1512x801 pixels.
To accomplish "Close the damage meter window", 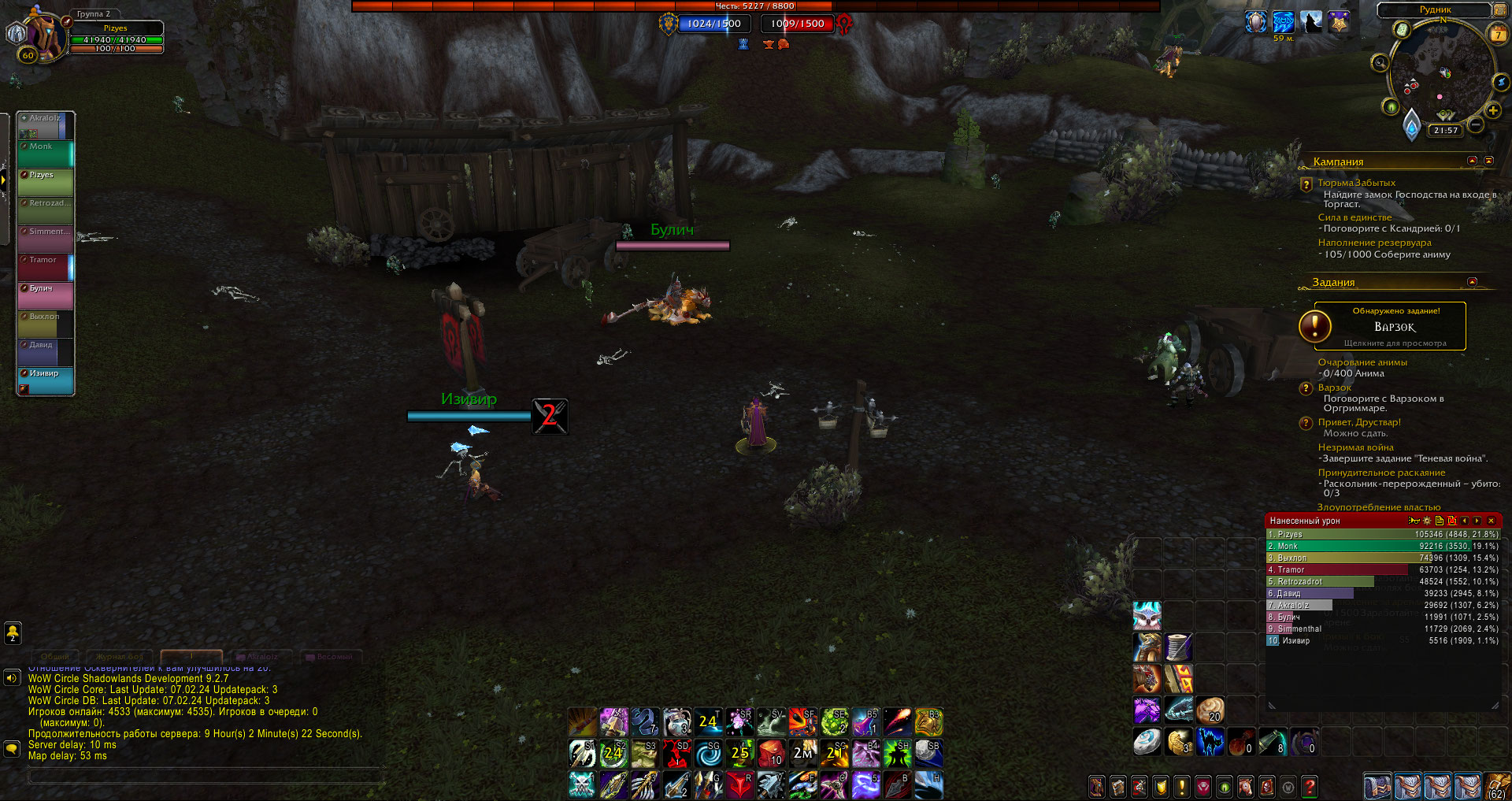I will click(x=1491, y=521).
